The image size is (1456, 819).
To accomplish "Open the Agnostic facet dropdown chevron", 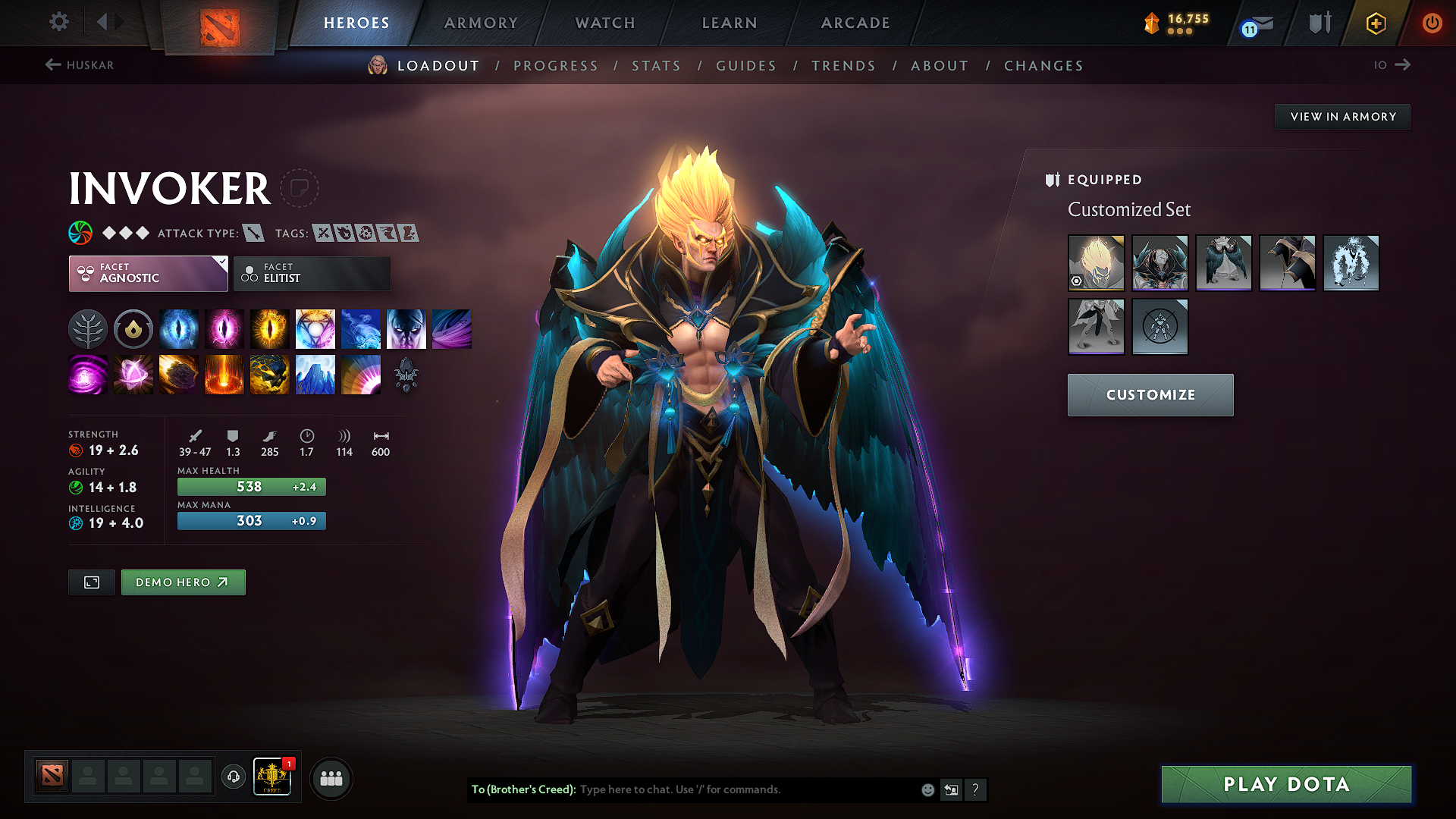I will pyautogui.click(x=221, y=263).
